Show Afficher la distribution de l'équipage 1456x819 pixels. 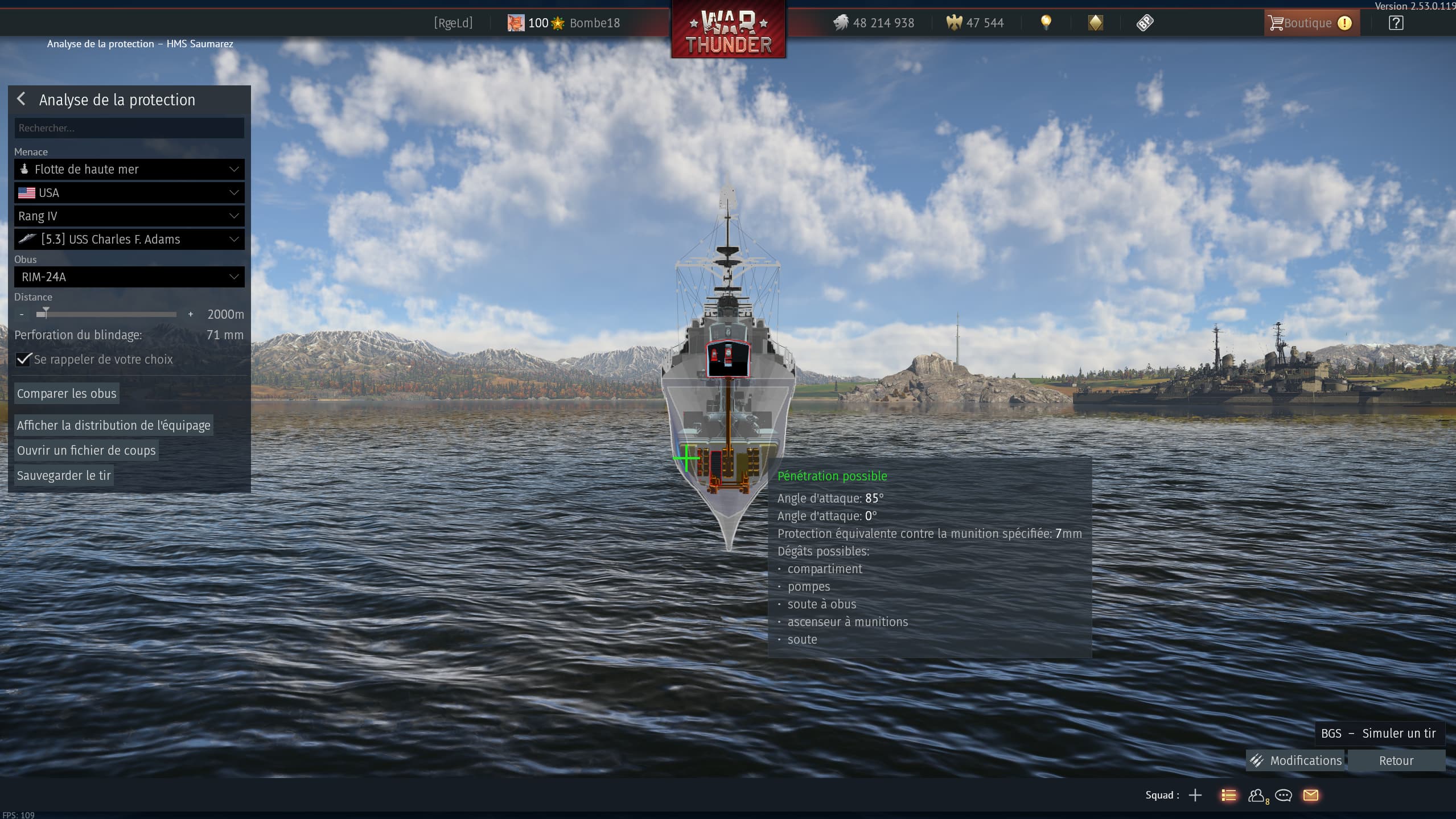click(x=113, y=425)
